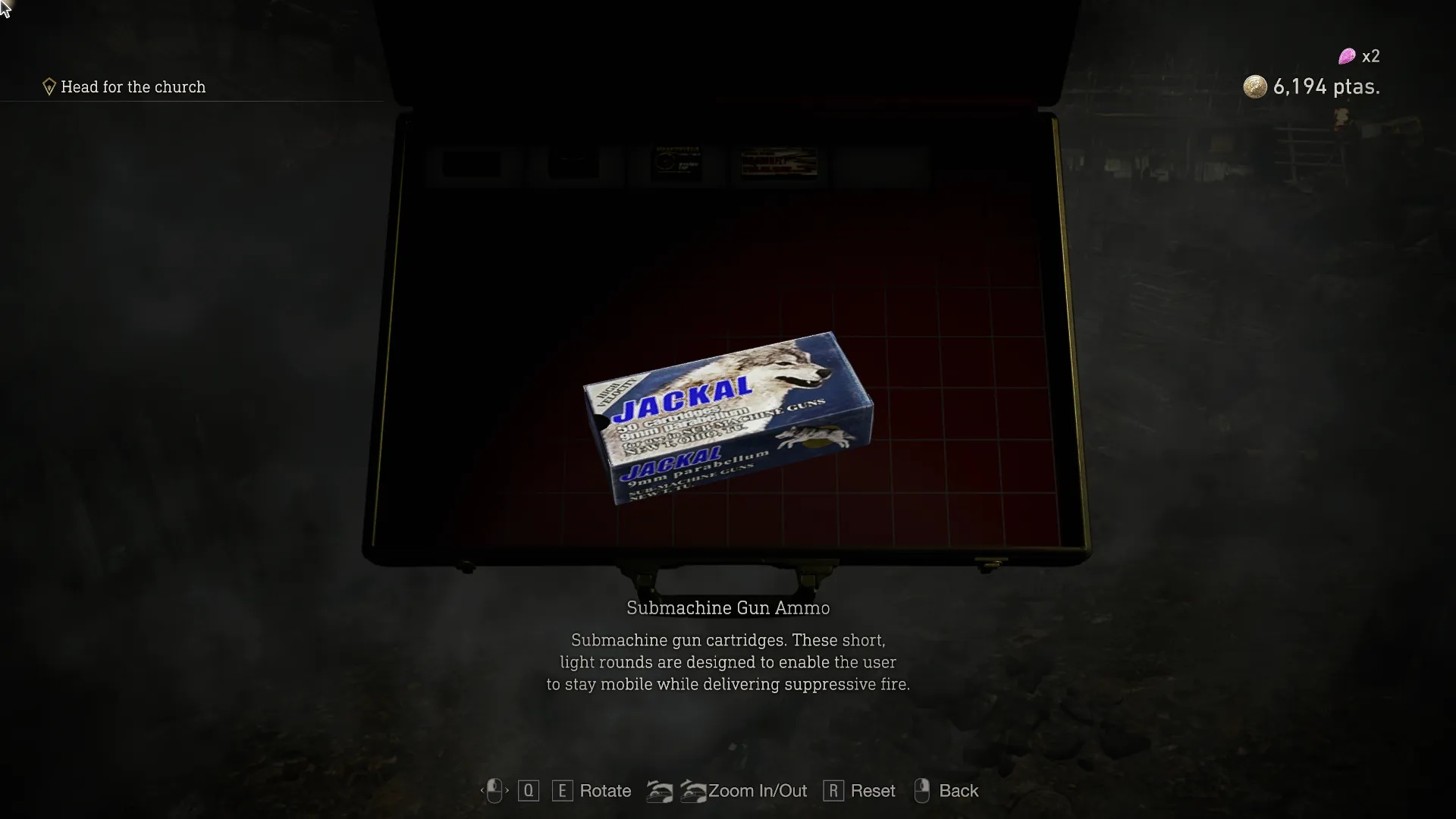Select the Rotate control label

pos(604,791)
